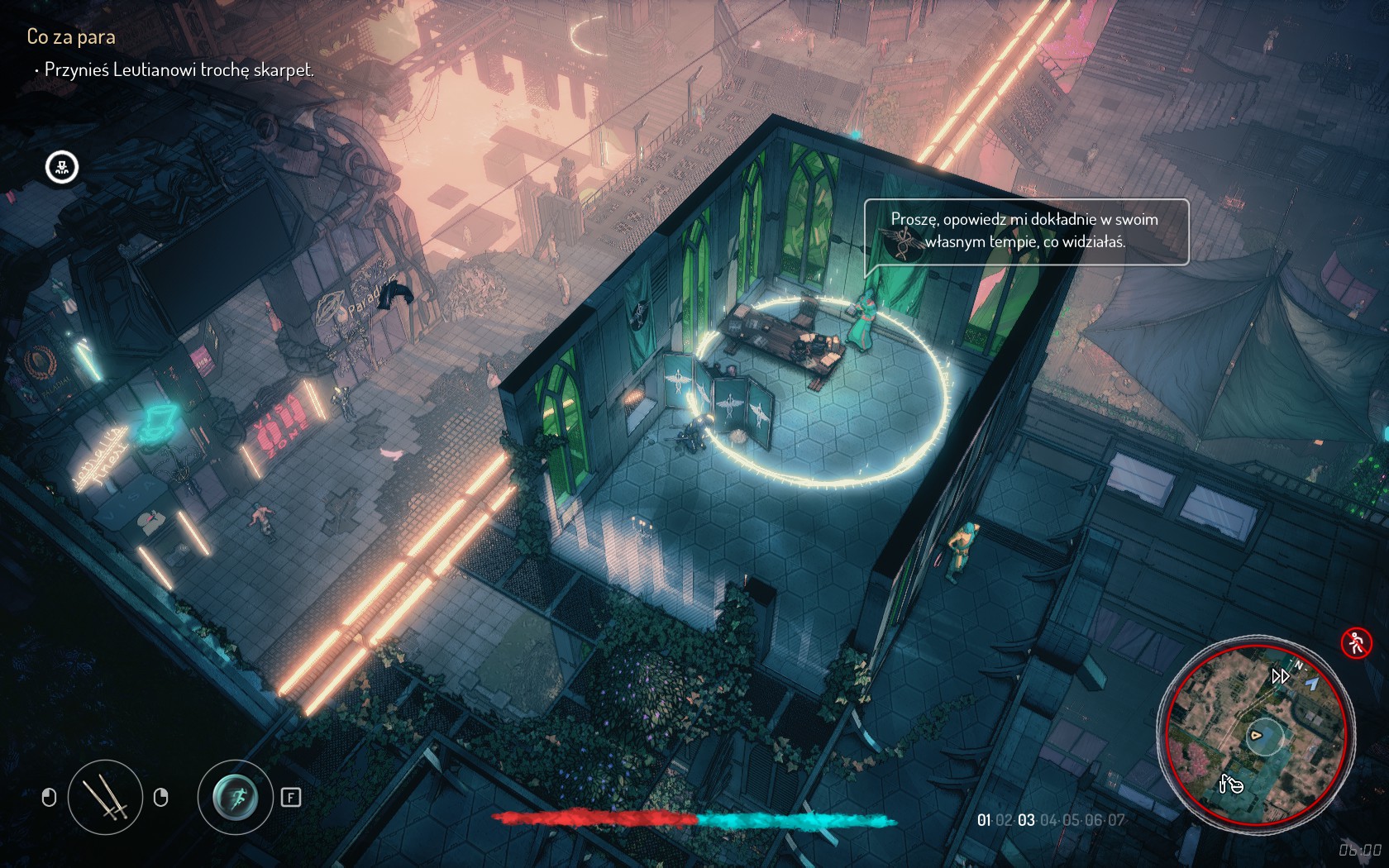Click the double-arrow marker on the minimap
The height and width of the screenshot is (868, 1389).
coord(1280,676)
